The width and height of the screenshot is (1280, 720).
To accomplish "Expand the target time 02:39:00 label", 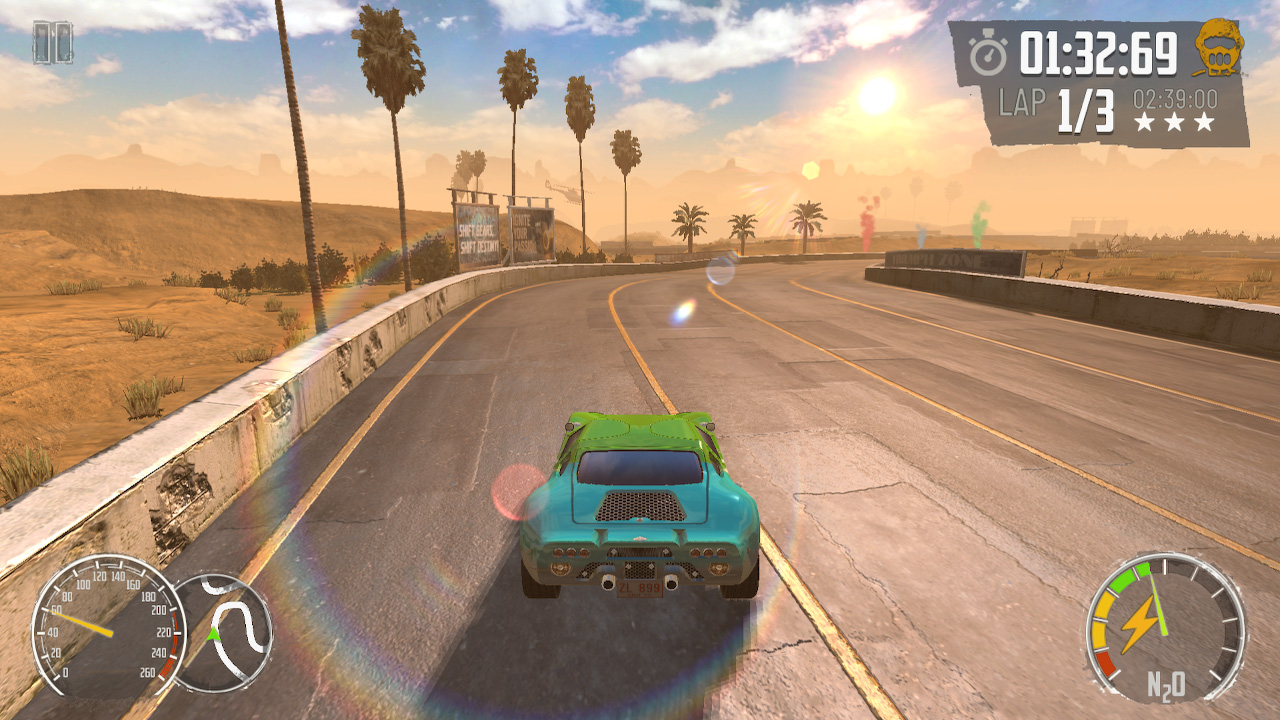I will pos(1175,97).
